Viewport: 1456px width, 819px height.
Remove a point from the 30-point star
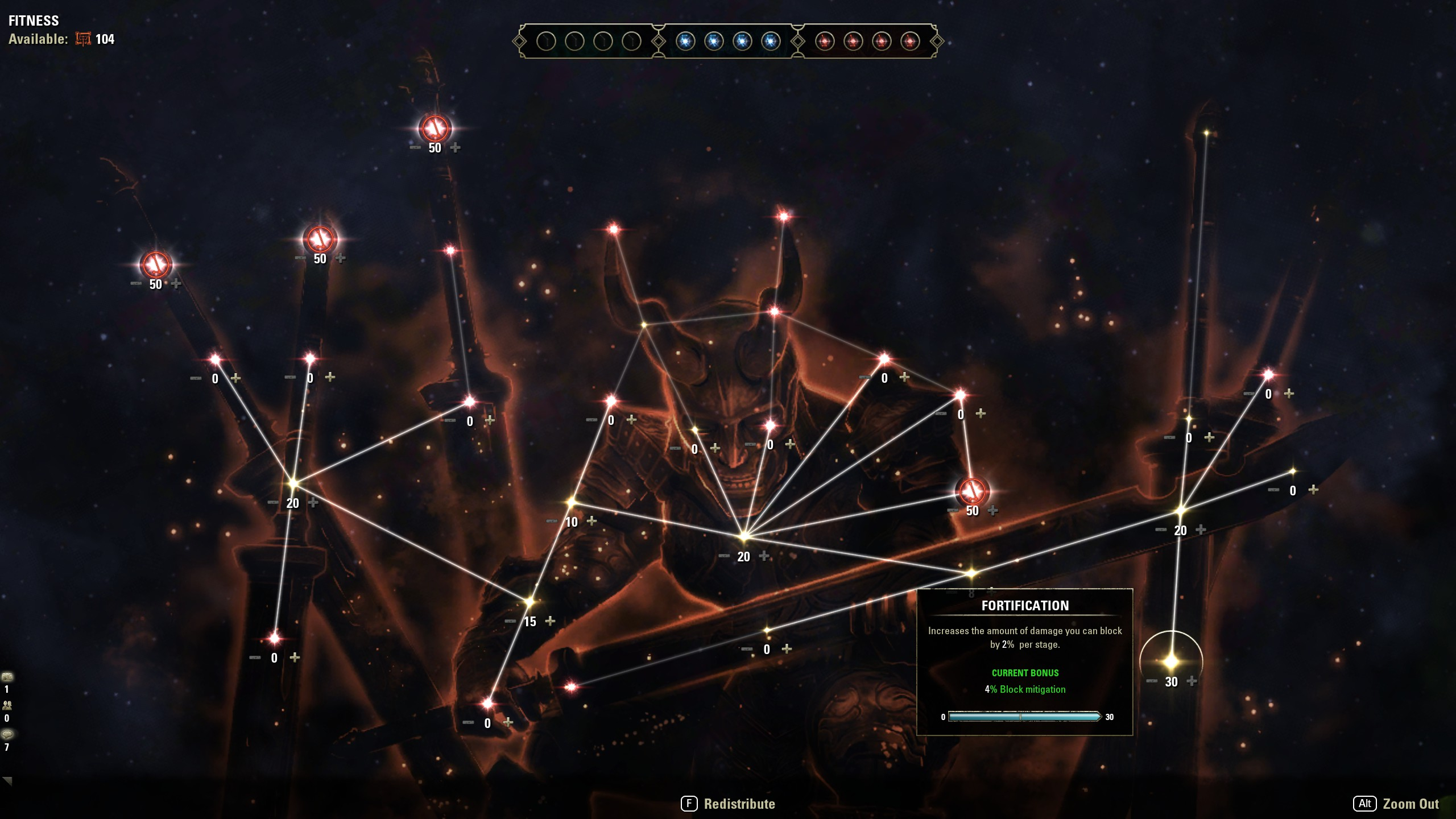(x=1152, y=681)
